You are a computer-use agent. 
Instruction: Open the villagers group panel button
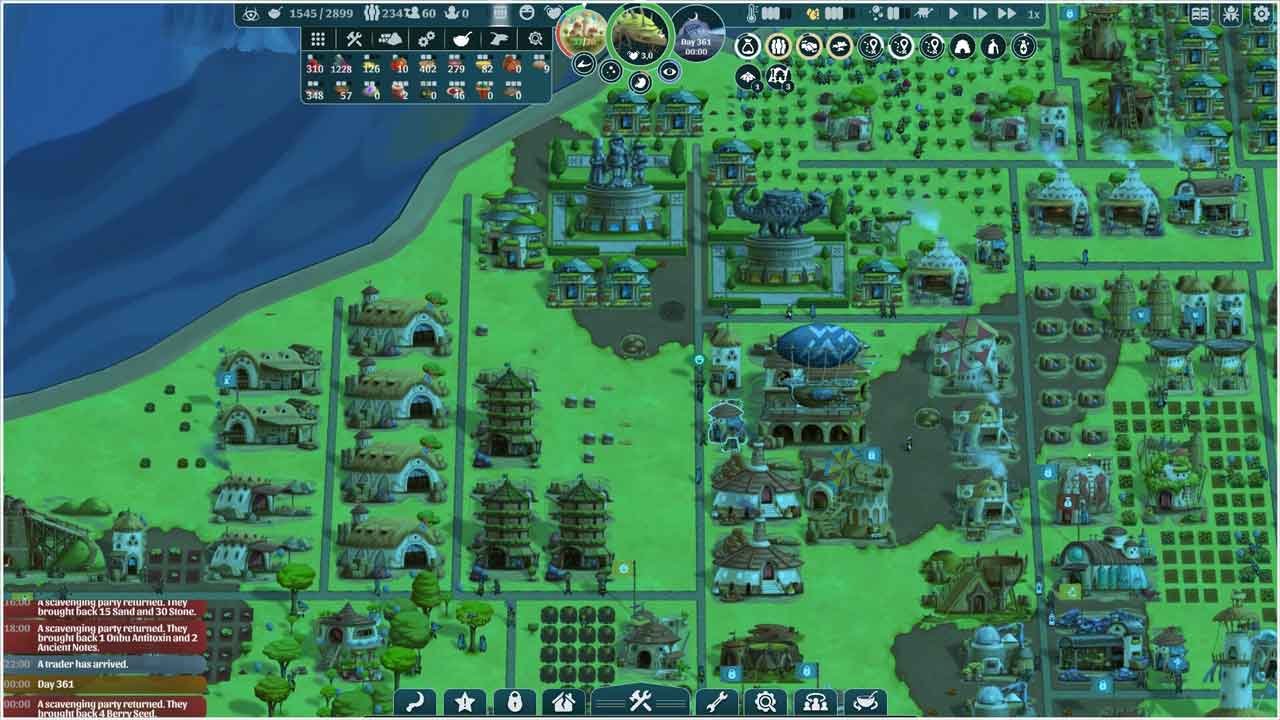tap(816, 702)
